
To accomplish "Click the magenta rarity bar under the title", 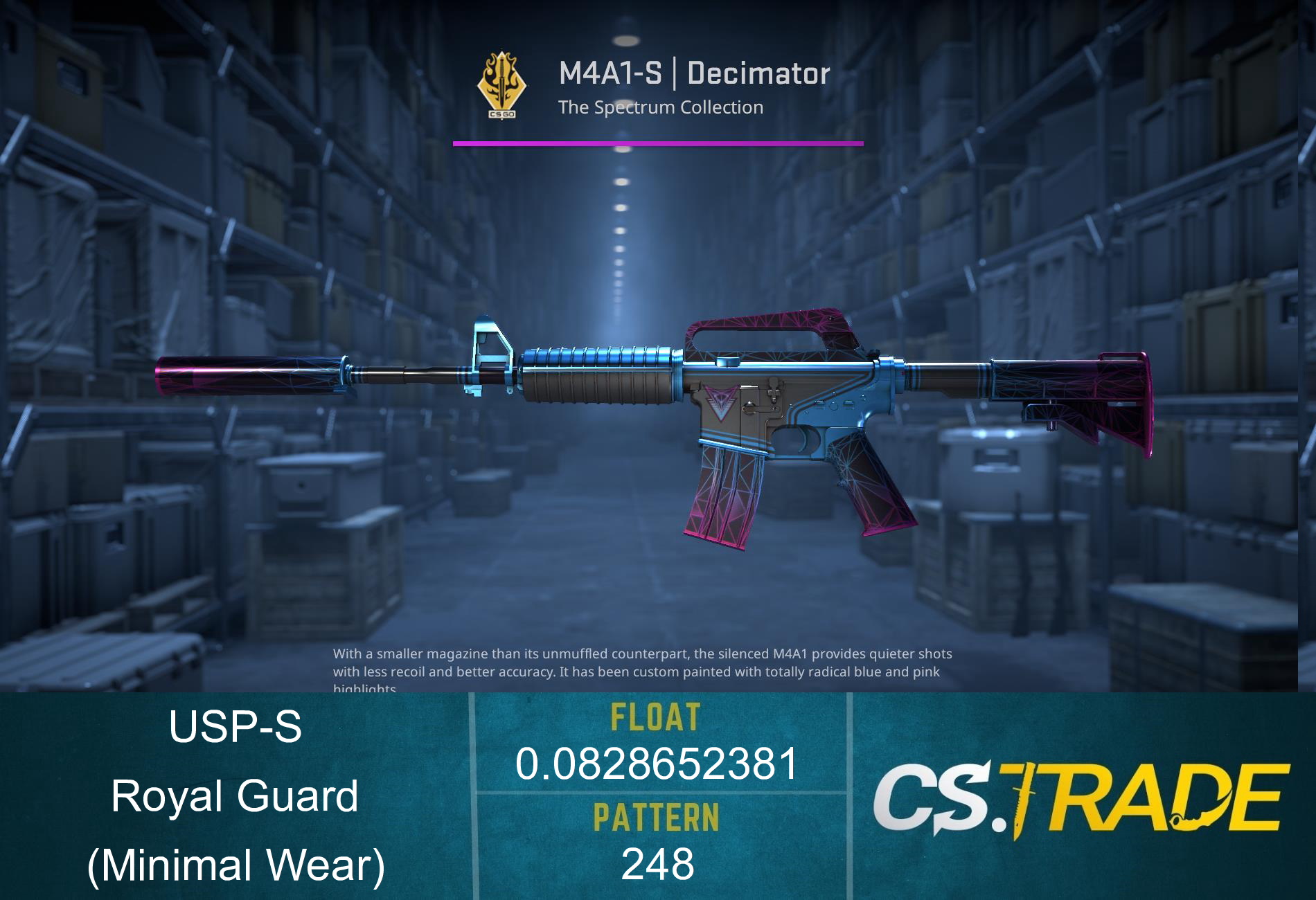I will coord(658,143).
